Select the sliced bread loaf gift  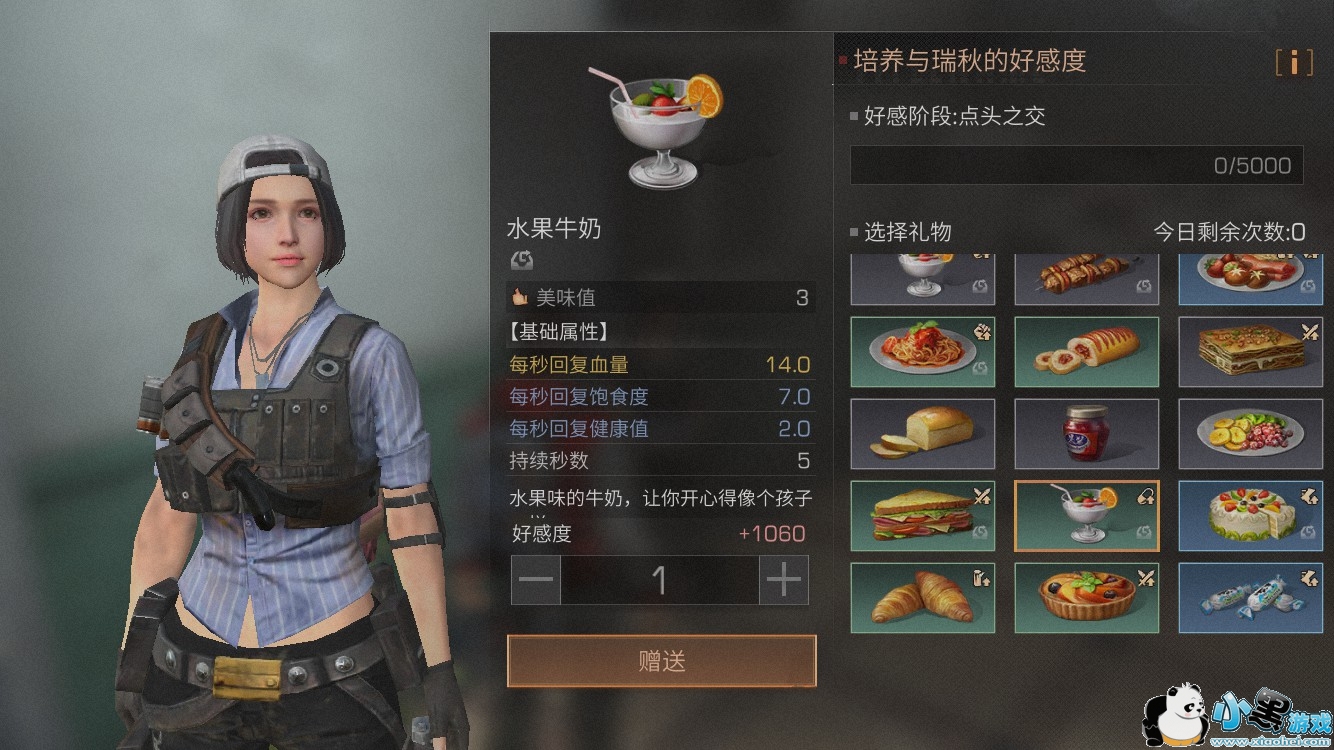tap(922, 434)
